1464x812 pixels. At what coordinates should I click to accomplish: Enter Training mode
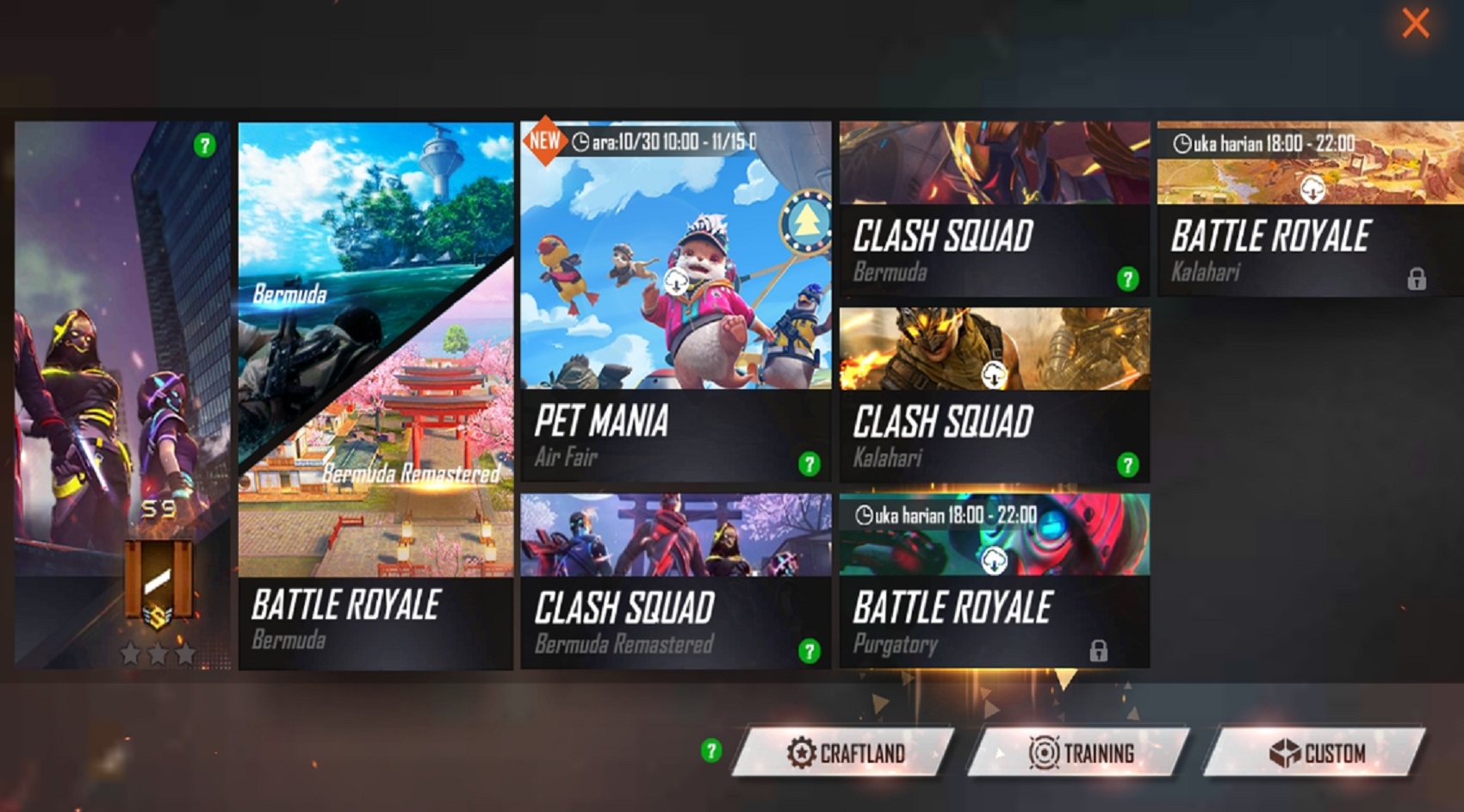point(1082,753)
